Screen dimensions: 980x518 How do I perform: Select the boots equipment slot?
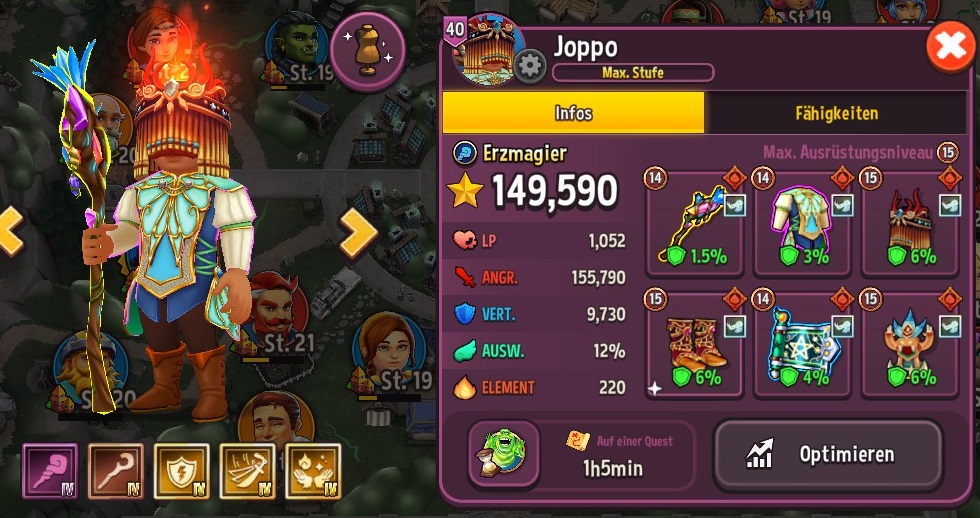tap(693, 345)
